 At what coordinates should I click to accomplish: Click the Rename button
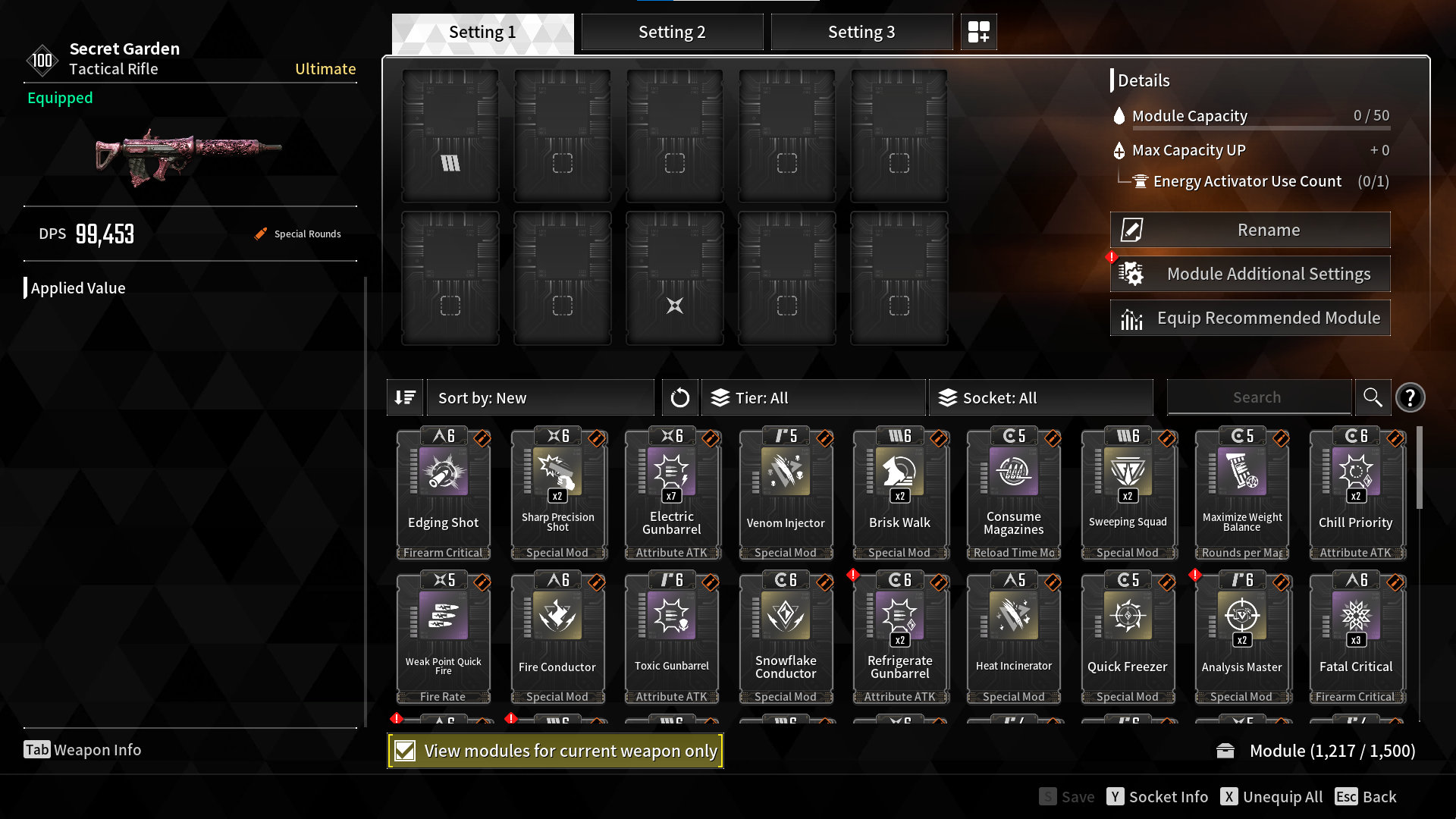(1250, 229)
